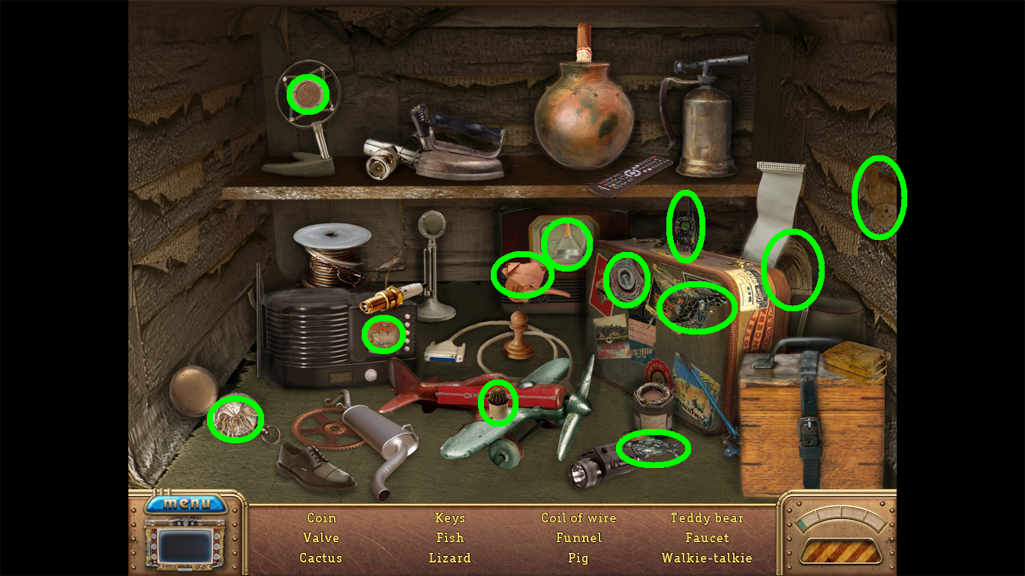The height and width of the screenshot is (576, 1025).
Task: Click the small monitor screen device
Action: pos(187,546)
